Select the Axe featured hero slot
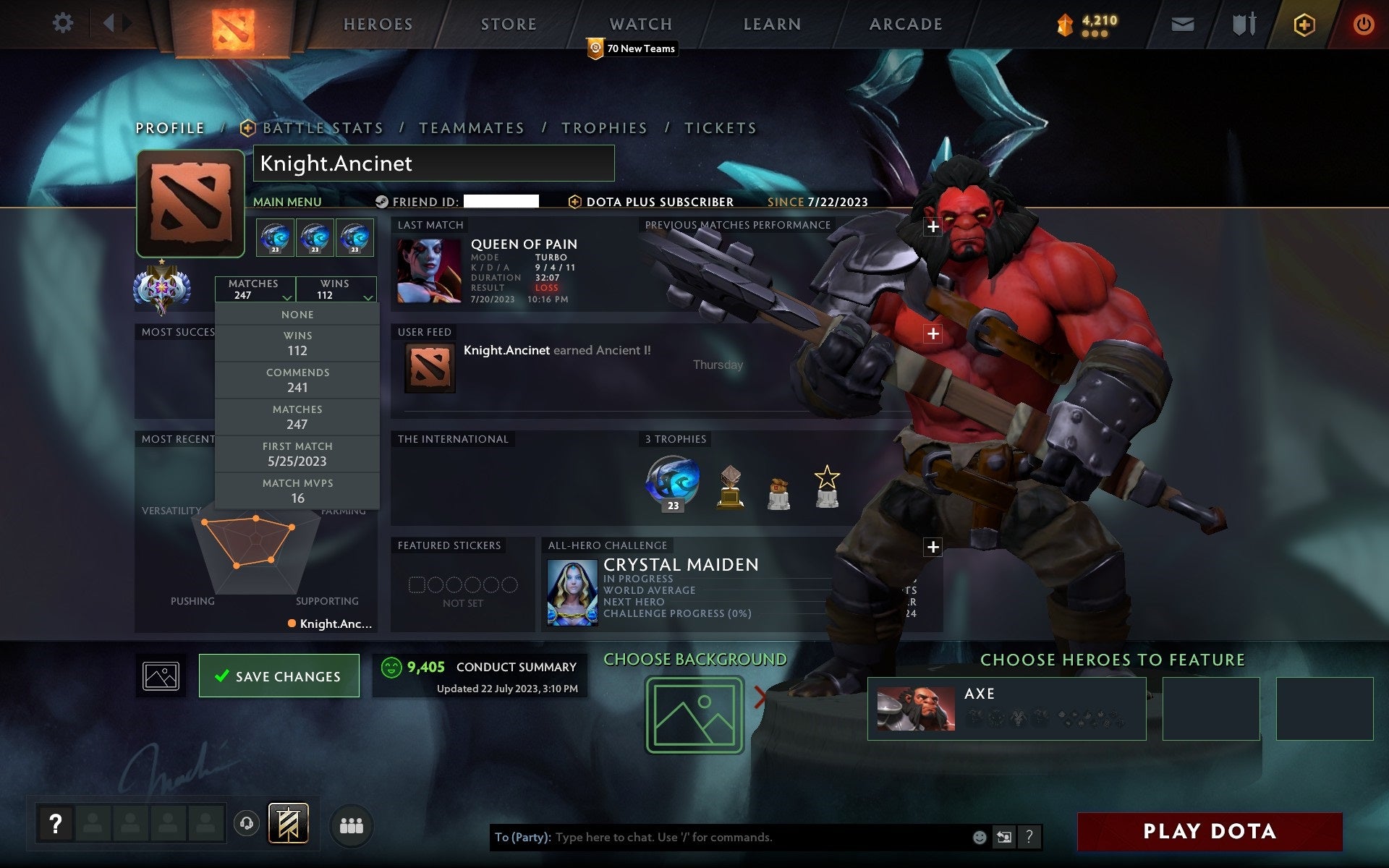The image size is (1389, 868). point(1006,708)
